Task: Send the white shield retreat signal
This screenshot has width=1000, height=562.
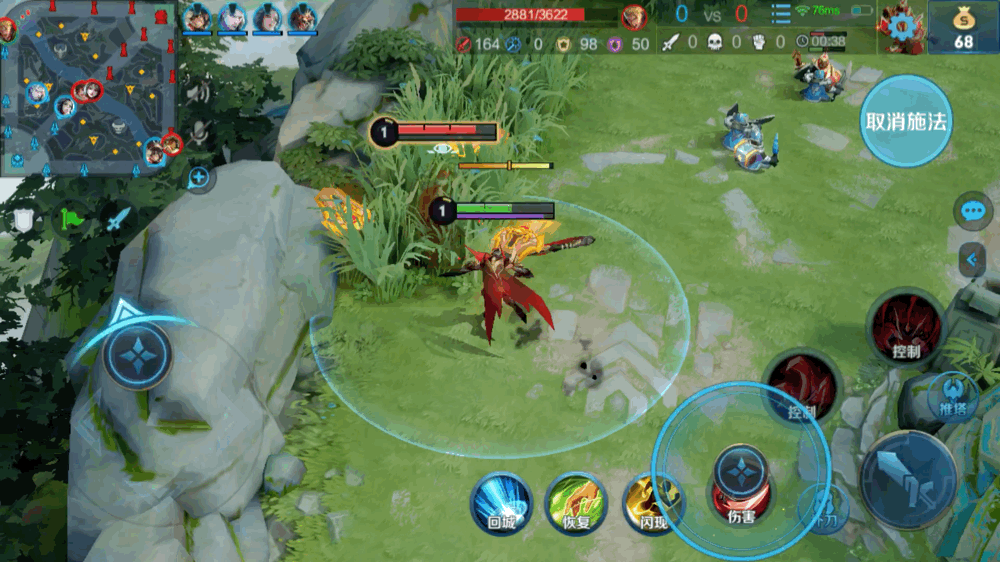Action: point(23,220)
